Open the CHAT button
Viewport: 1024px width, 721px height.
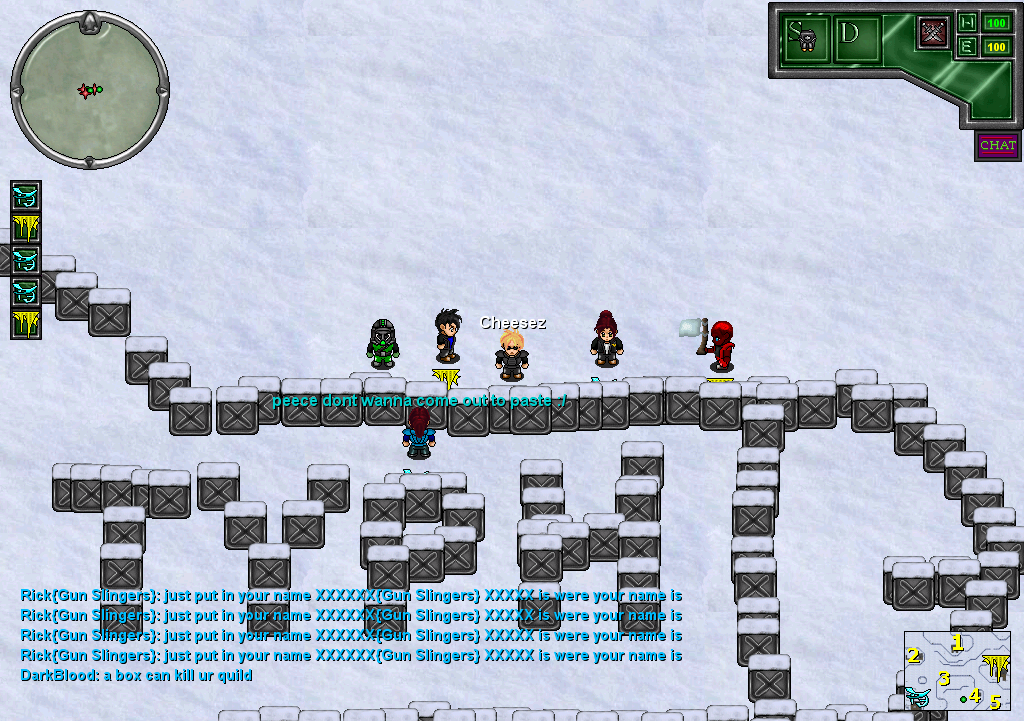[x=997, y=146]
